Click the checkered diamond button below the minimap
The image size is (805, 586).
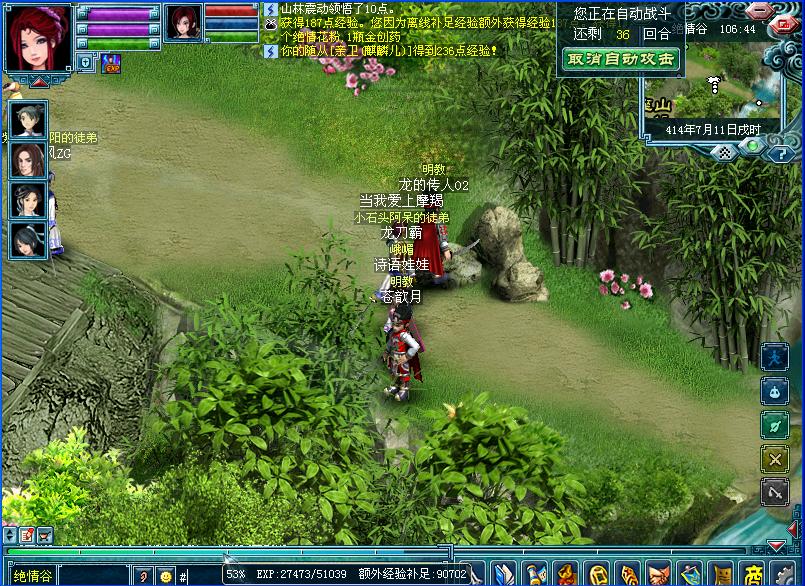point(725,153)
